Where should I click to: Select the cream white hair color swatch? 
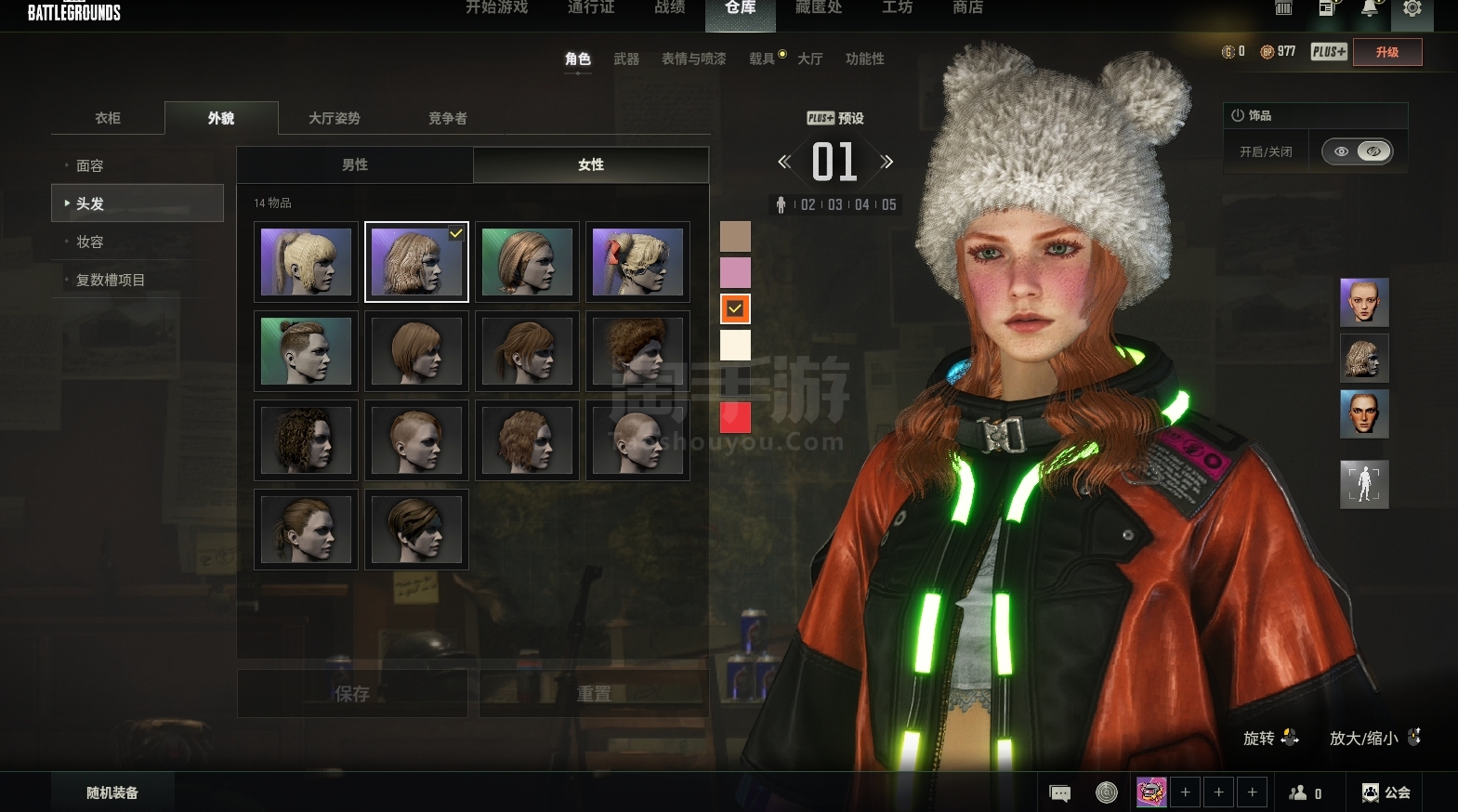(735, 345)
